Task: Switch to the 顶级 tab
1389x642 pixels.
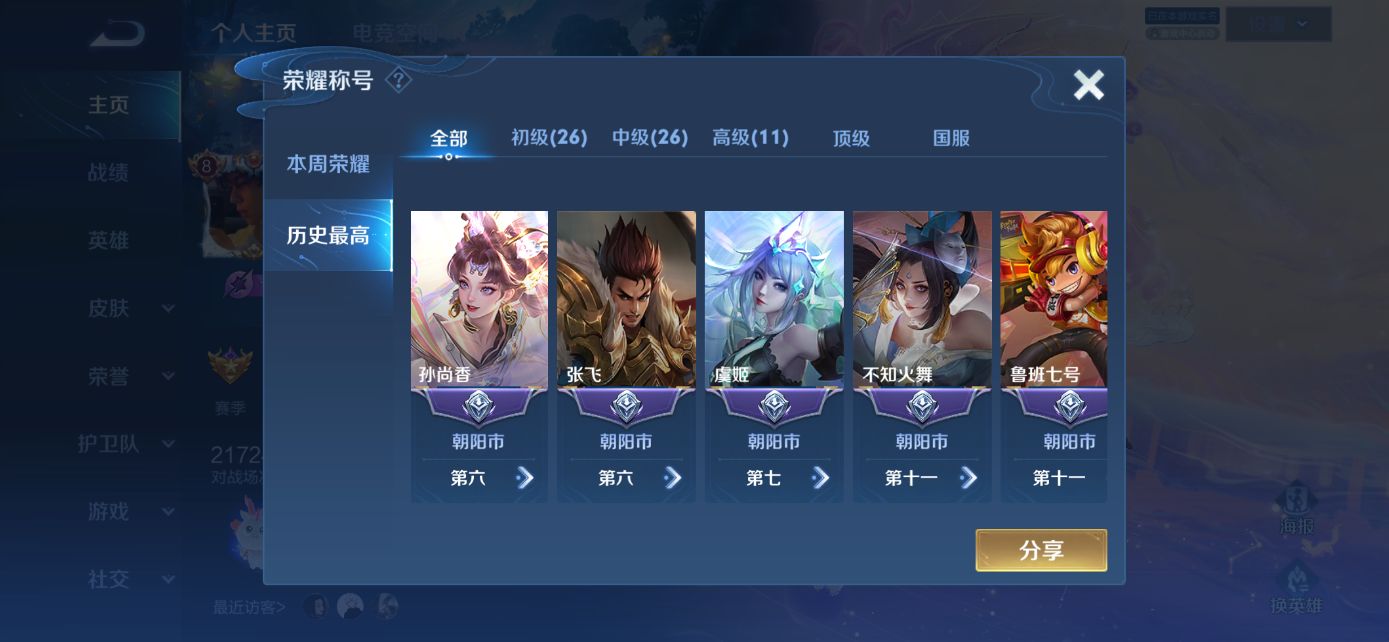Action: (x=851, y=139)
